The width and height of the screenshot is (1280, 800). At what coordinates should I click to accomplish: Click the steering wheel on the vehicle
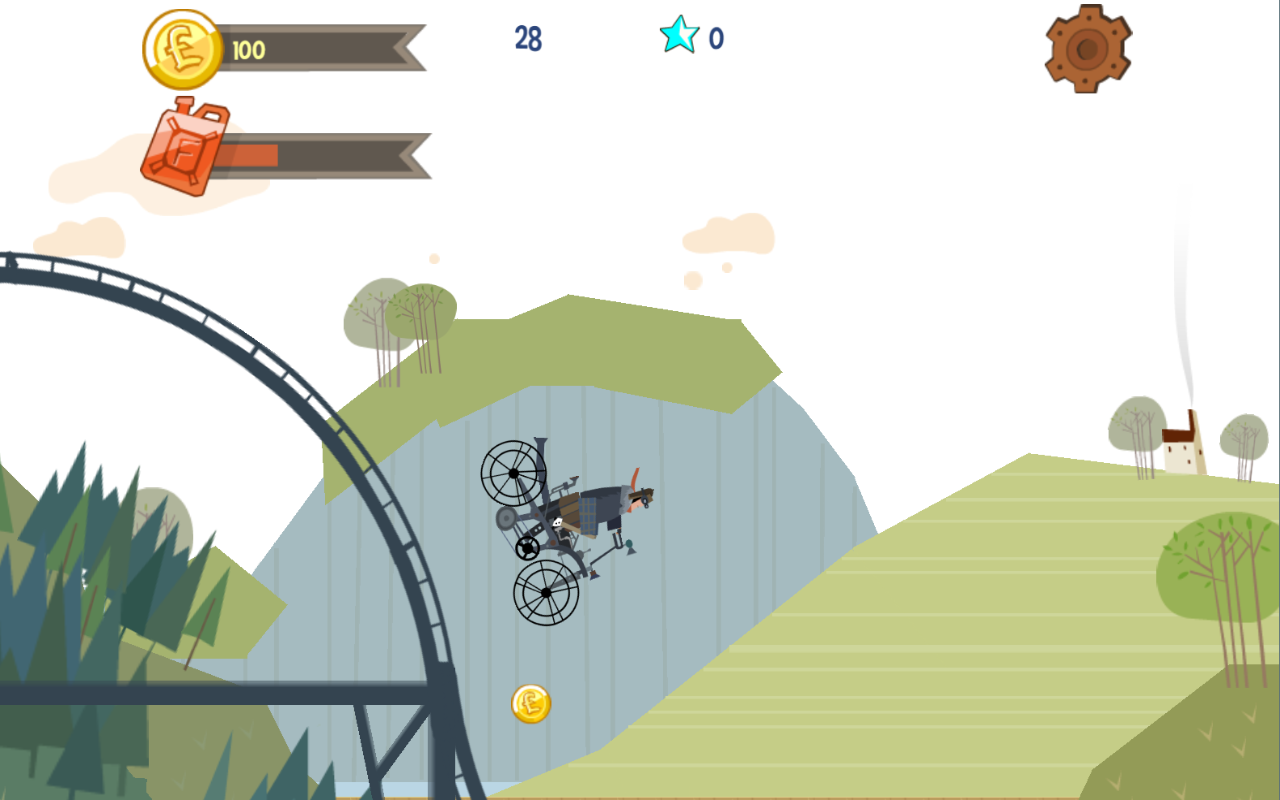(525, 547)
